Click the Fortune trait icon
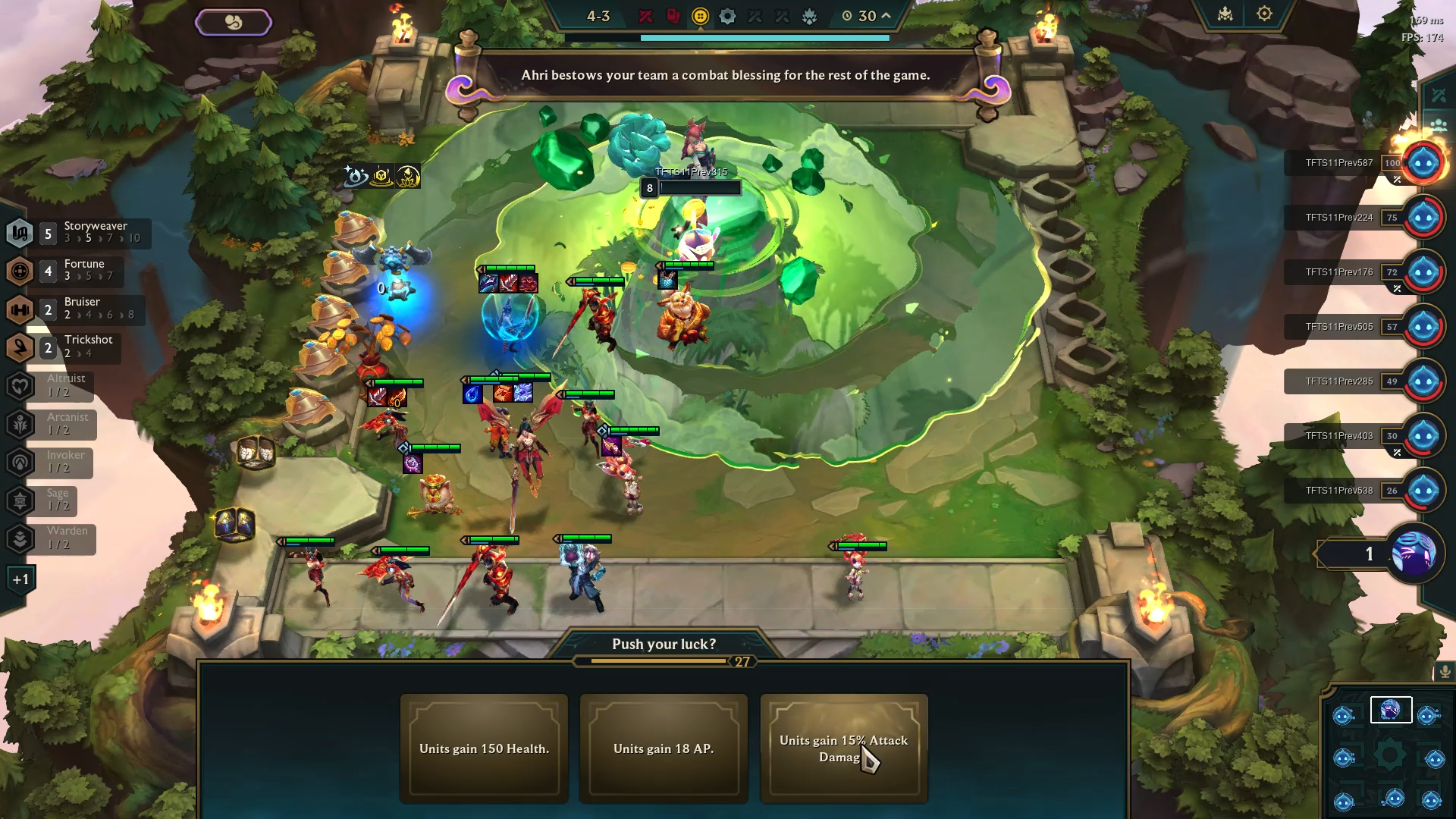Image resolution: width=1456 pixels, height=819 pixels. click(20, 271)
